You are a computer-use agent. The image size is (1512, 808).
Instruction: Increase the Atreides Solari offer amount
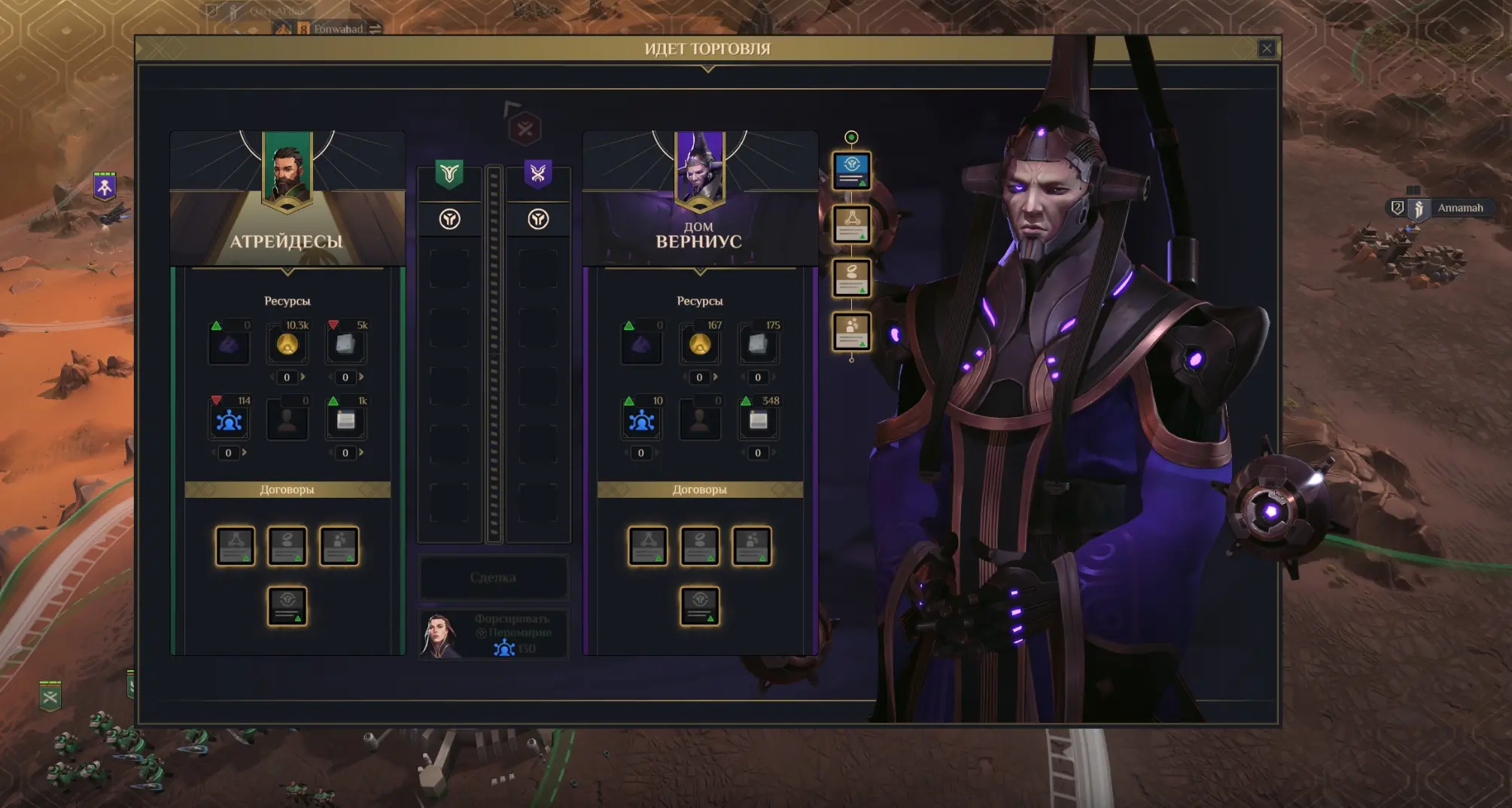tap(303, 377)
